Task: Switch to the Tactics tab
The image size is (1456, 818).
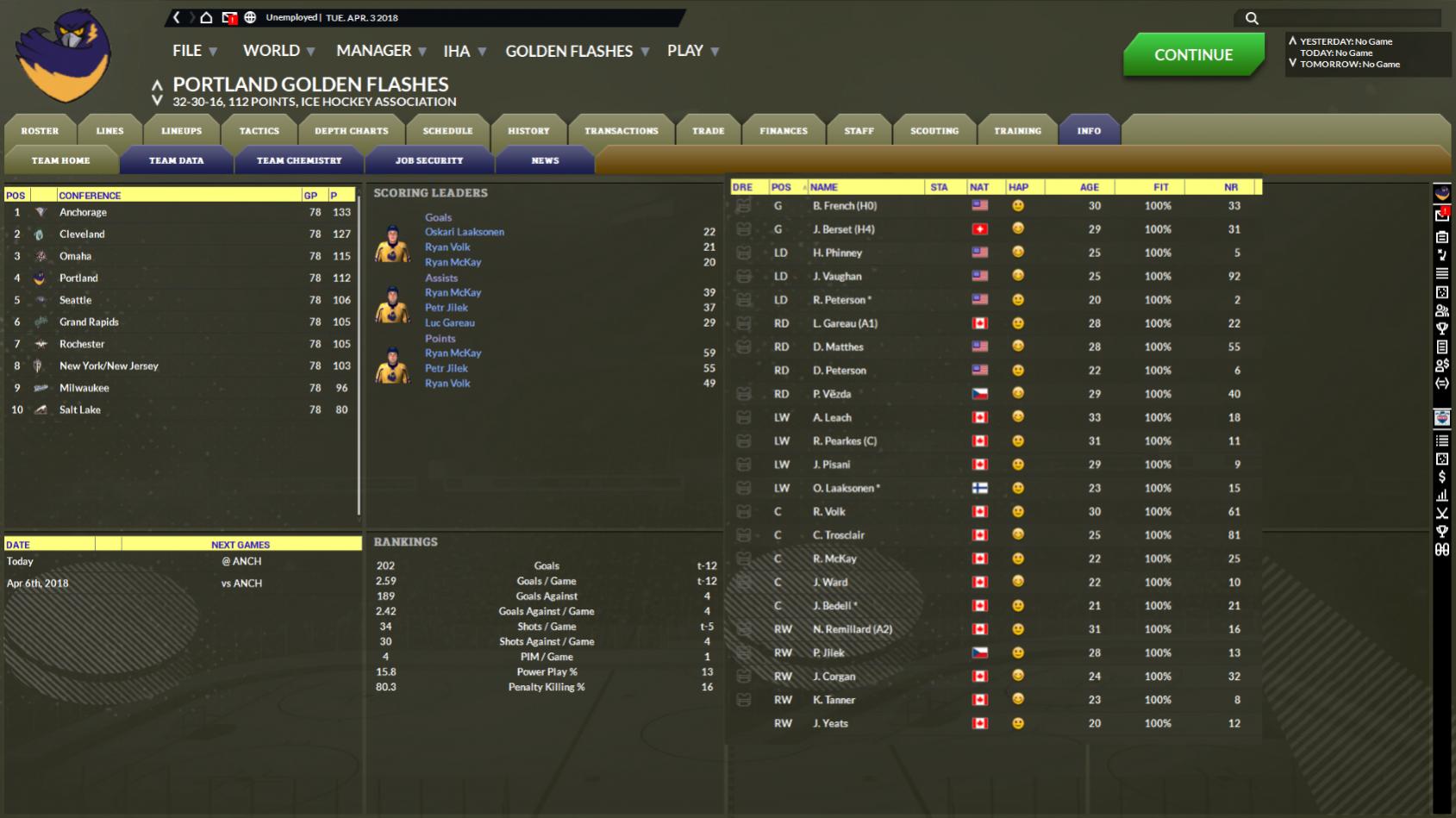Action: pos(259,131)
